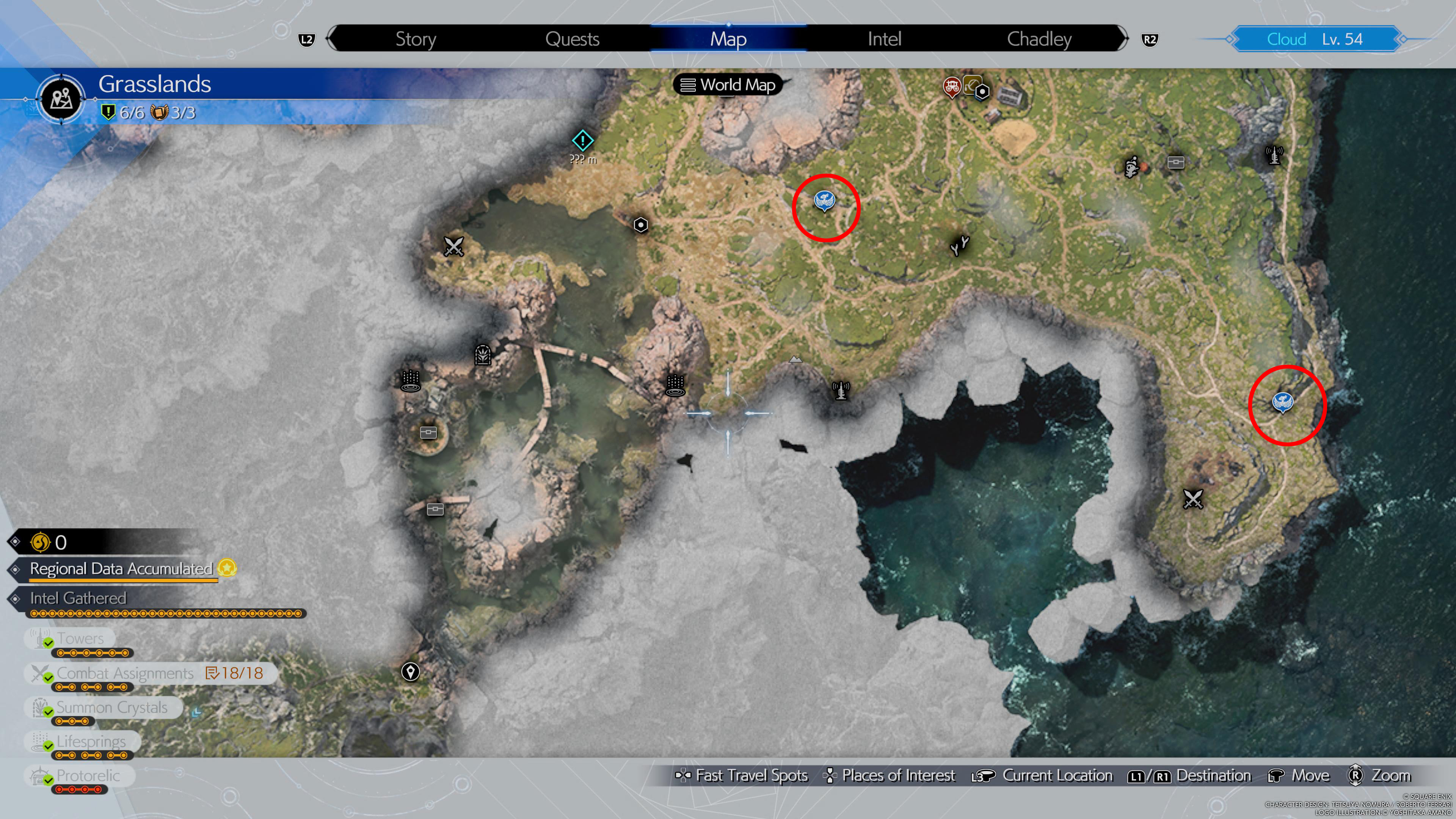
Task: Open the World Map view selector
Action: pyautogui.click(x=729, y=85)
